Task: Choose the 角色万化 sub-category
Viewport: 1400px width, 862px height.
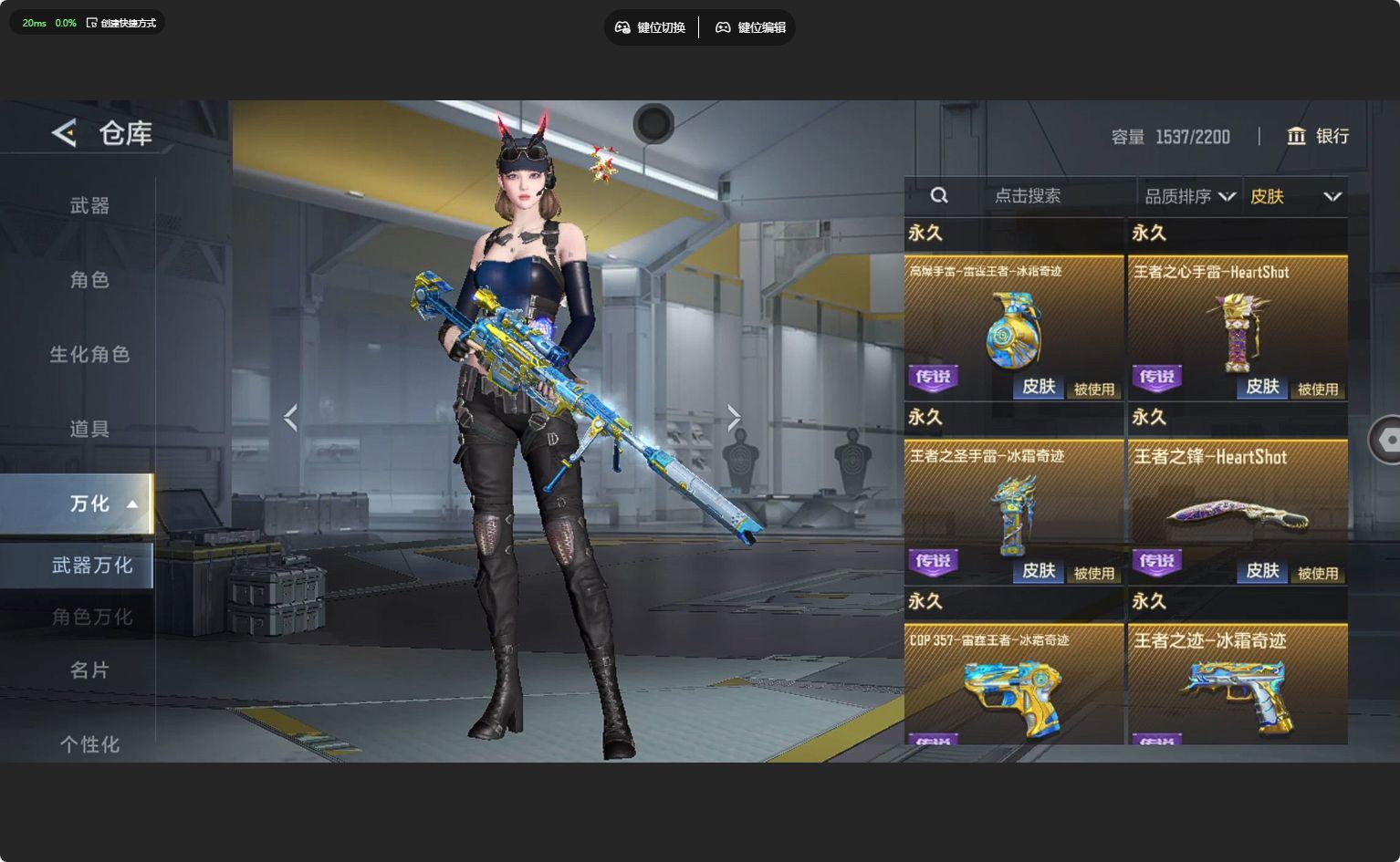Action: (91, 618)
